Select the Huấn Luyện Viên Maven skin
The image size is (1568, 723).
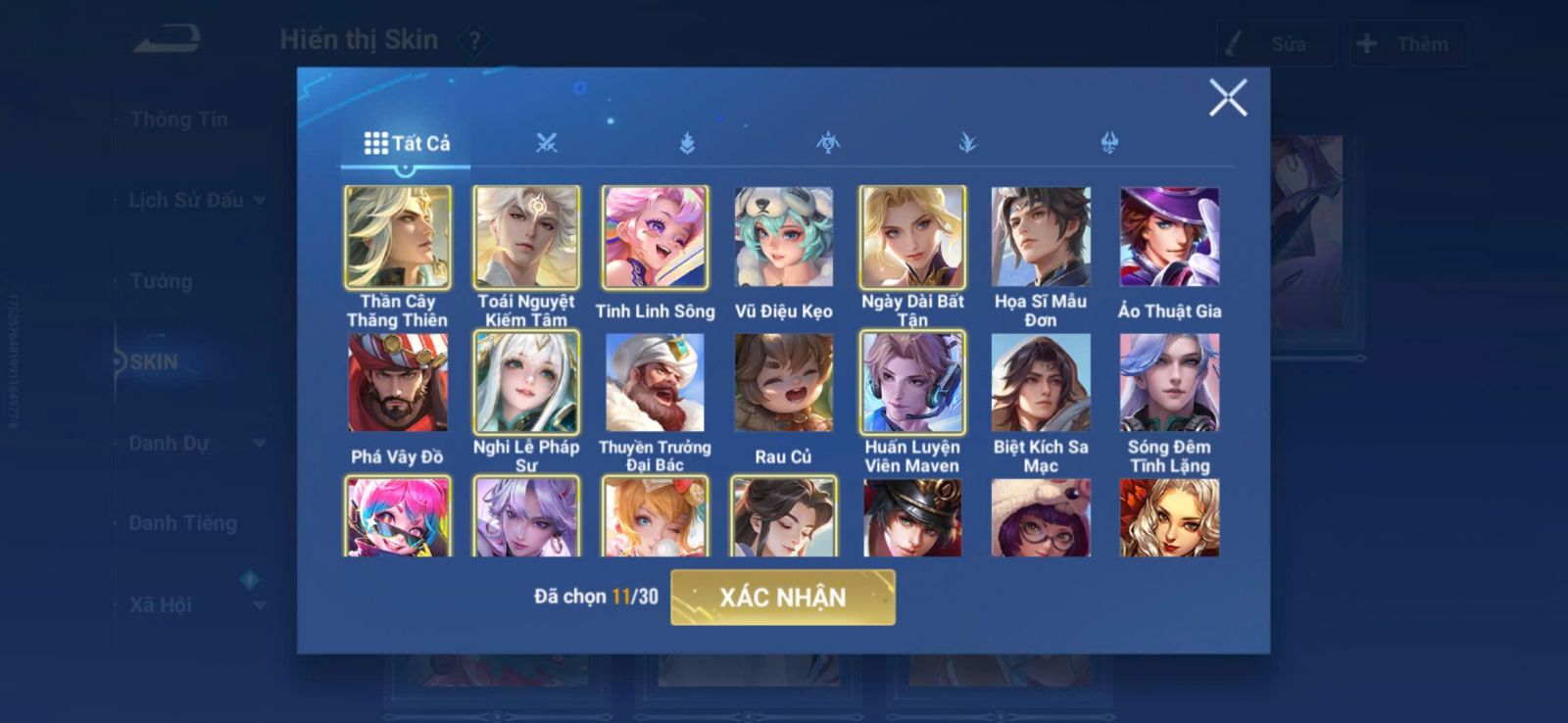click(912, 383)
